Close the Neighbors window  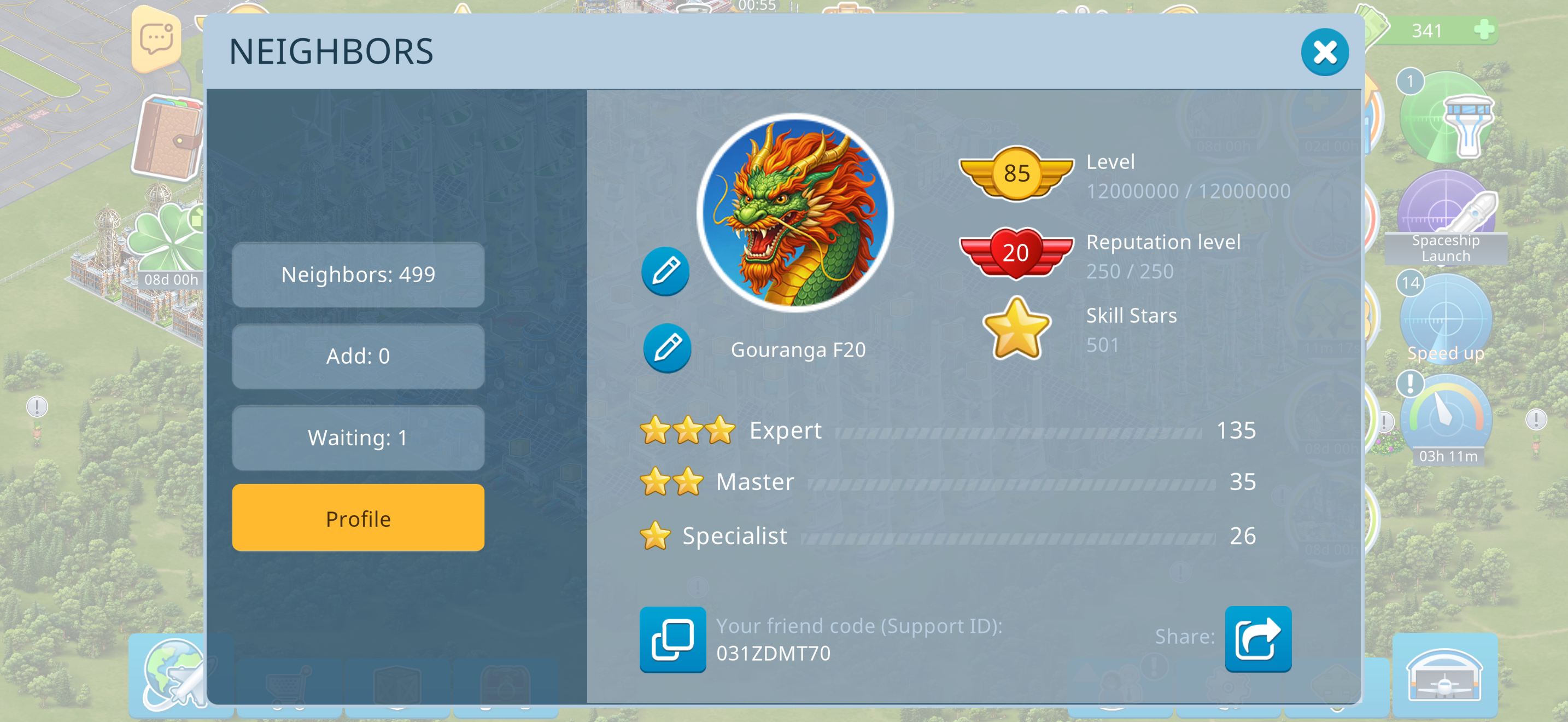(x=1324, y=53)
